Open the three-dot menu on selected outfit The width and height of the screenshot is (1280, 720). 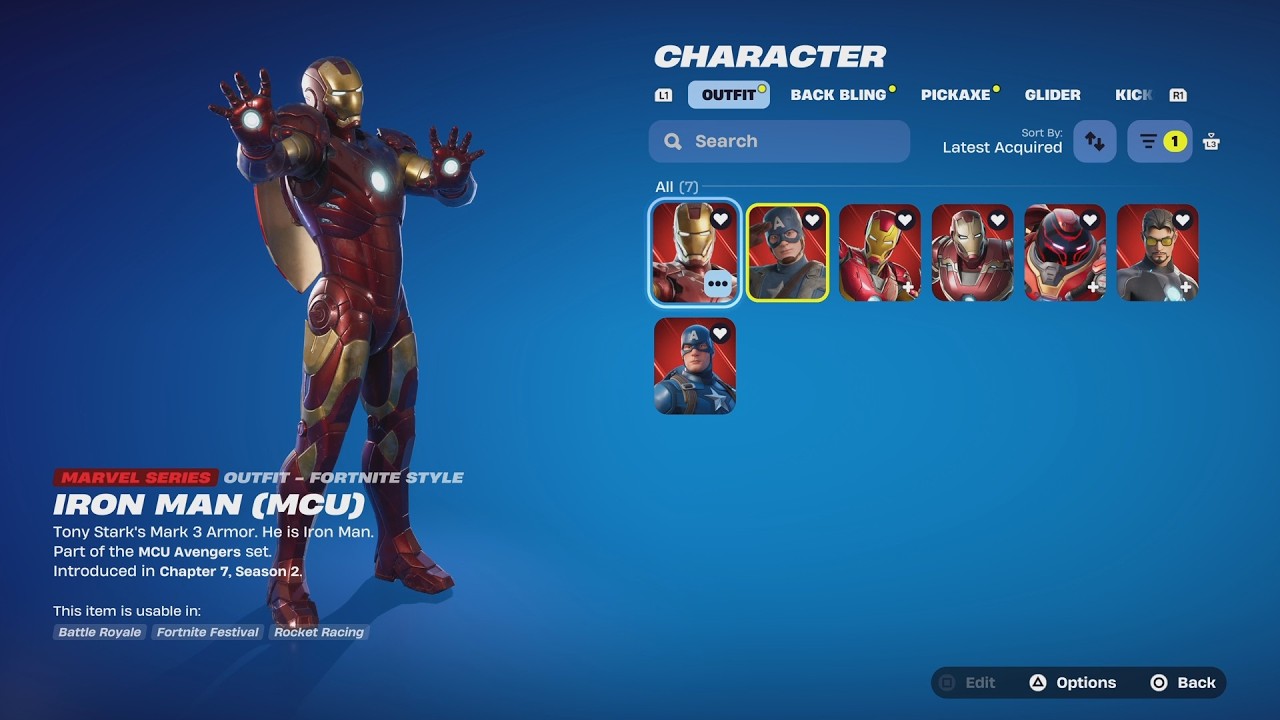click(x=718, y=284)
